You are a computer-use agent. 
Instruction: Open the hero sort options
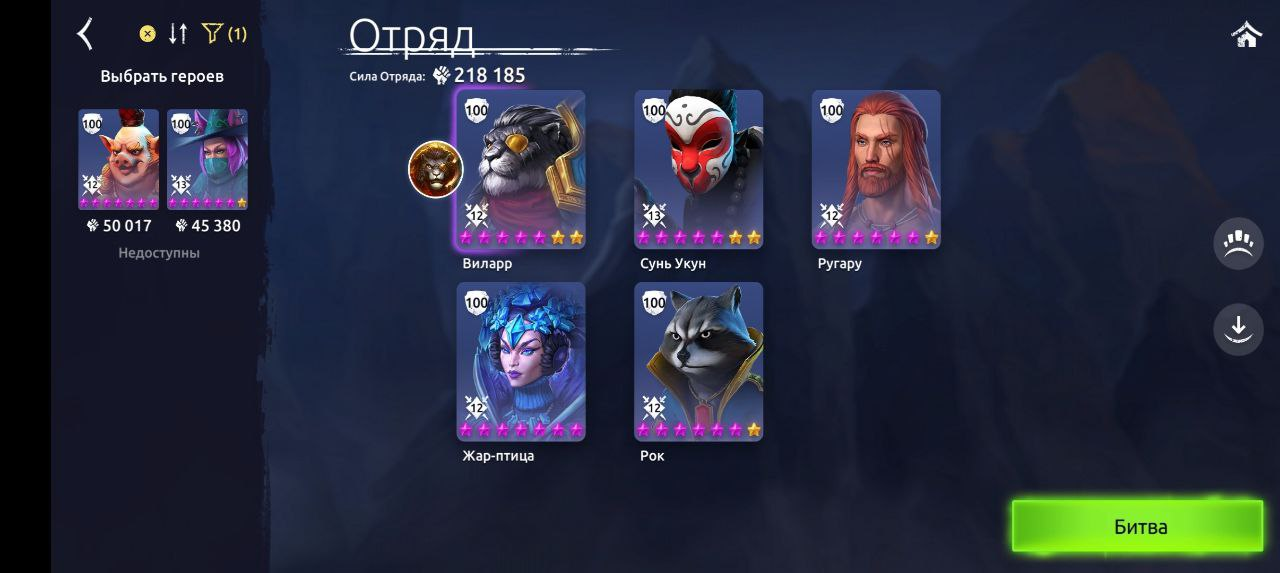178,34
